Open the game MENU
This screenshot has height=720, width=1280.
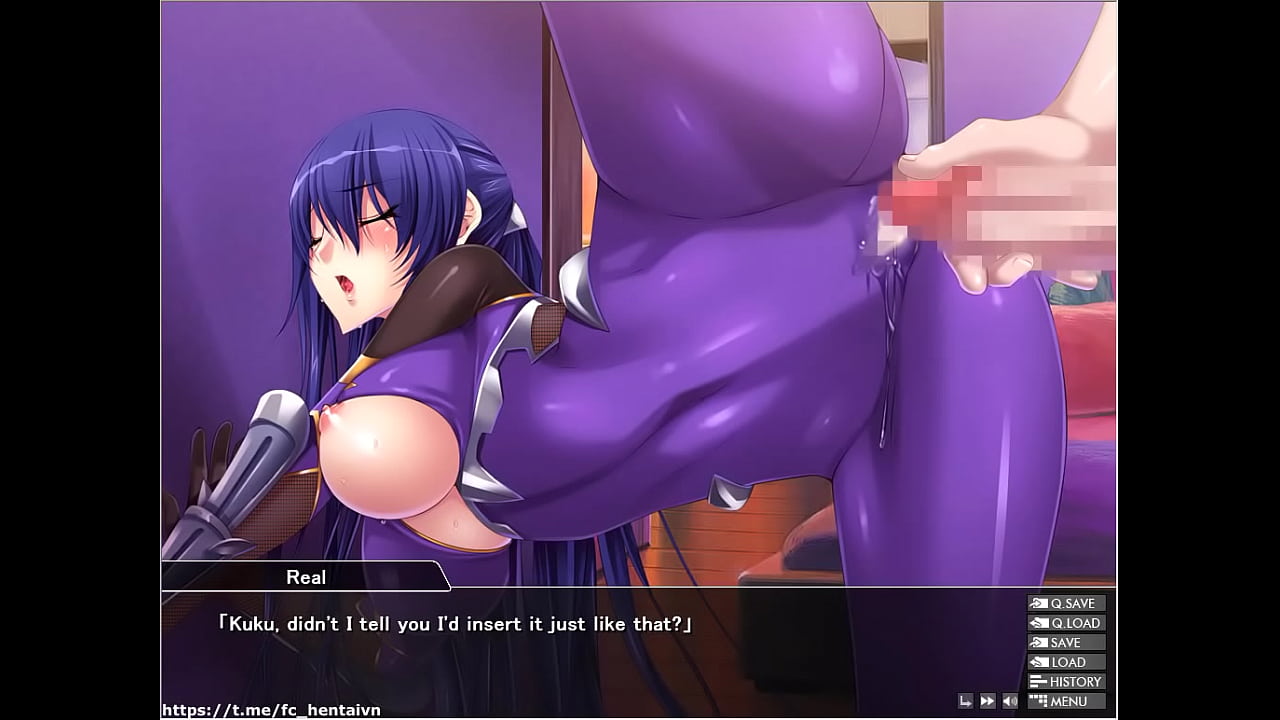(1066, 701)
